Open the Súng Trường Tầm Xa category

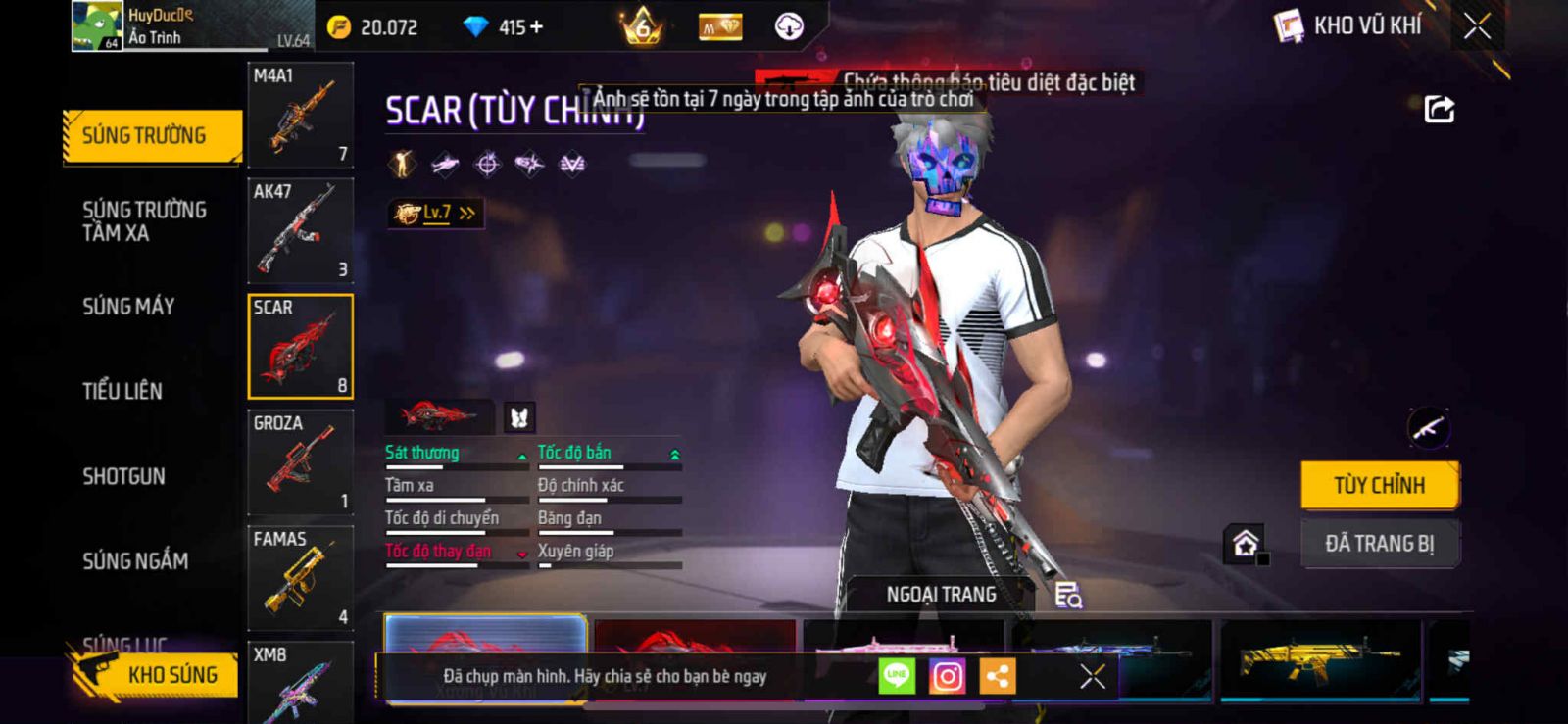pos(143,221)
